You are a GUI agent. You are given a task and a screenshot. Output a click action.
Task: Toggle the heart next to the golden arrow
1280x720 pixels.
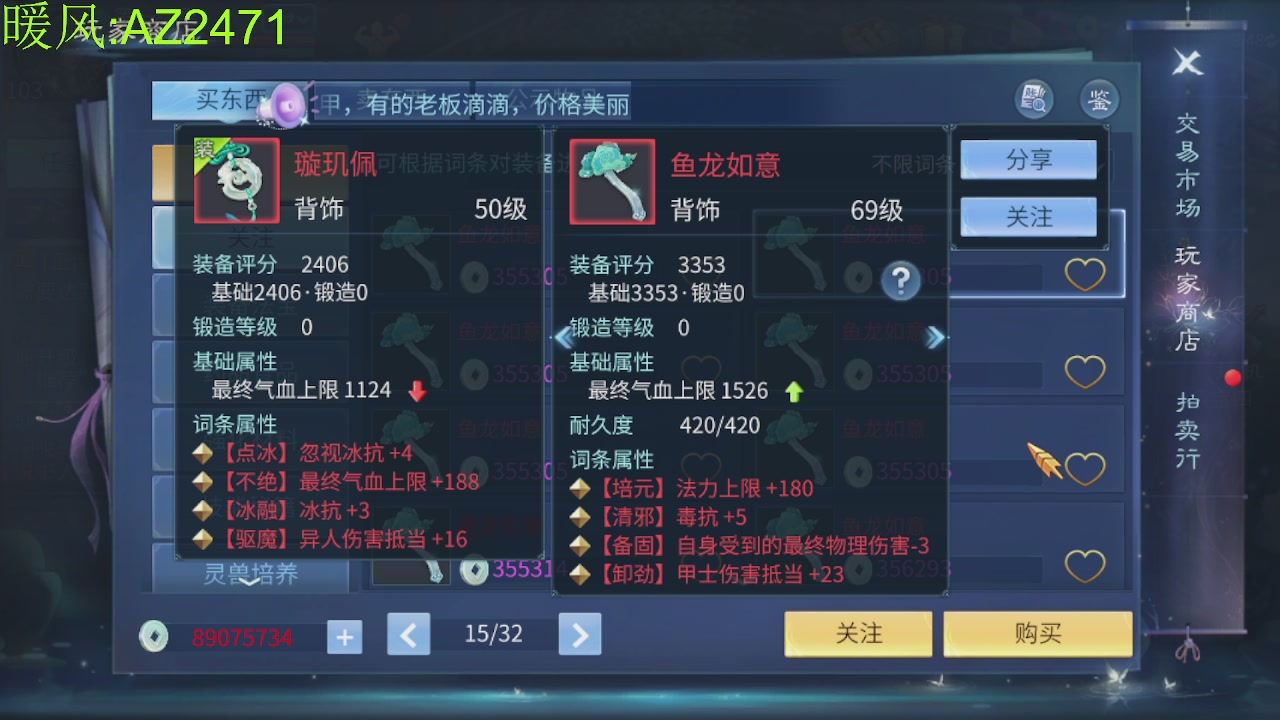pos(1085,466)
